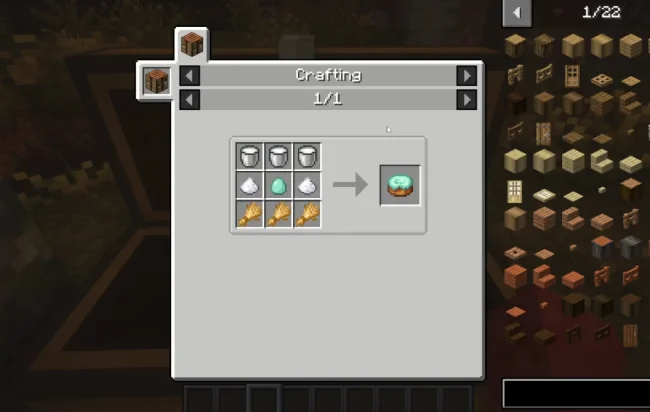
Task: Go back a page in the item list
Action: click(517, 12)
